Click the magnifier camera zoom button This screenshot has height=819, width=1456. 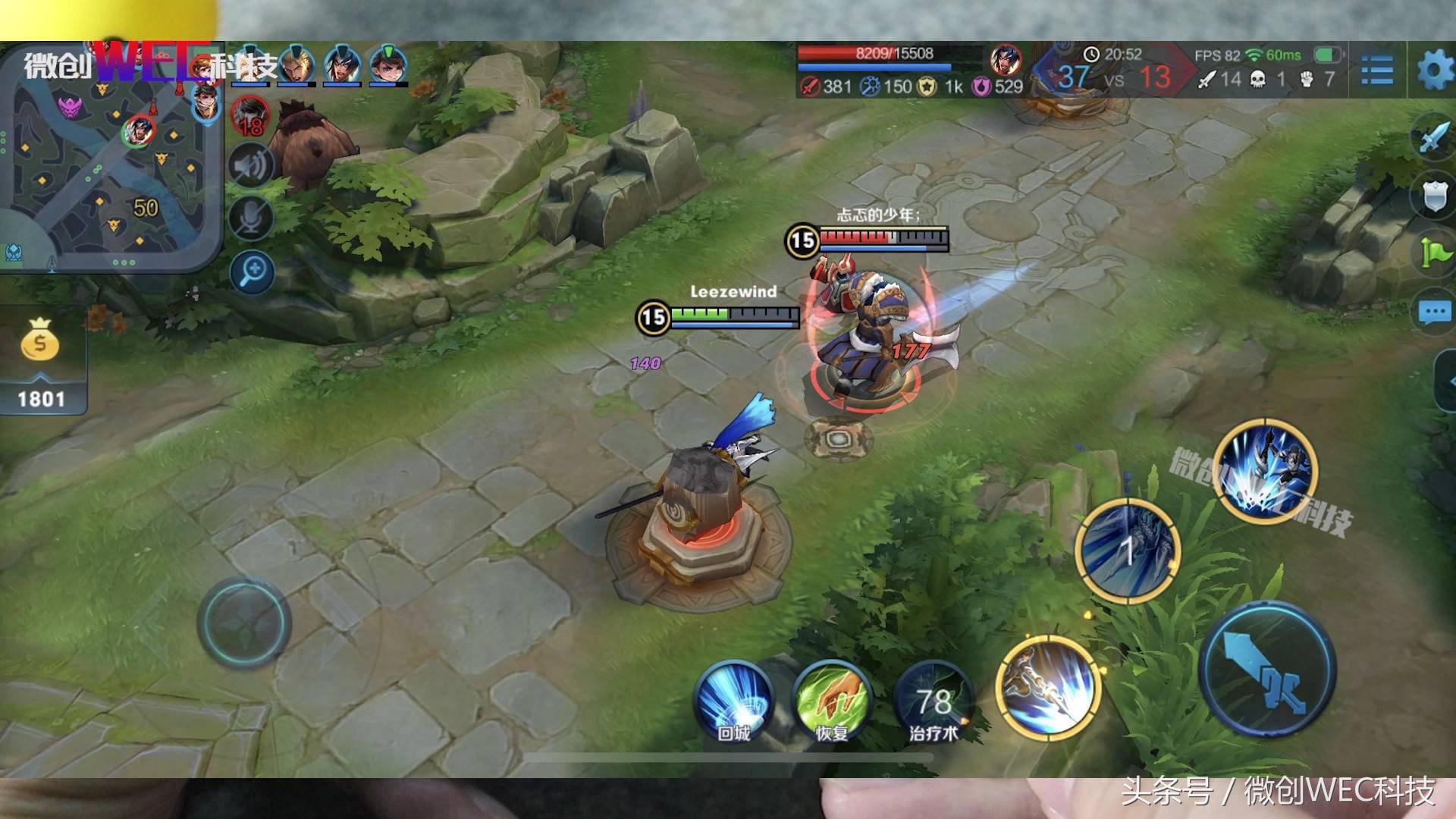253,271
